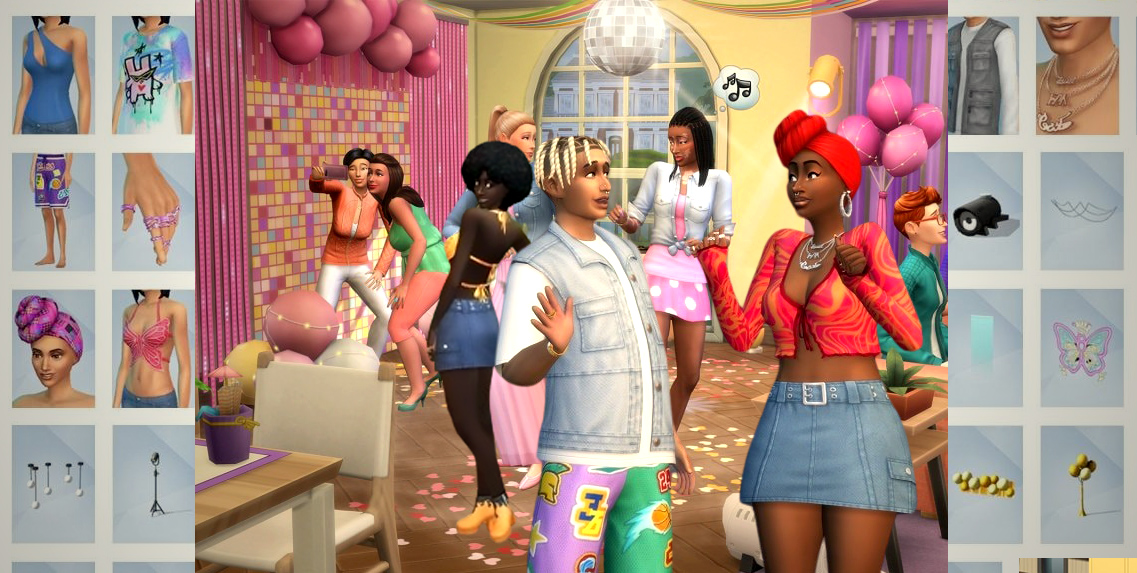Choose the gray utility vest thumbnail
1137x573 pixels.
pos(982,75)
